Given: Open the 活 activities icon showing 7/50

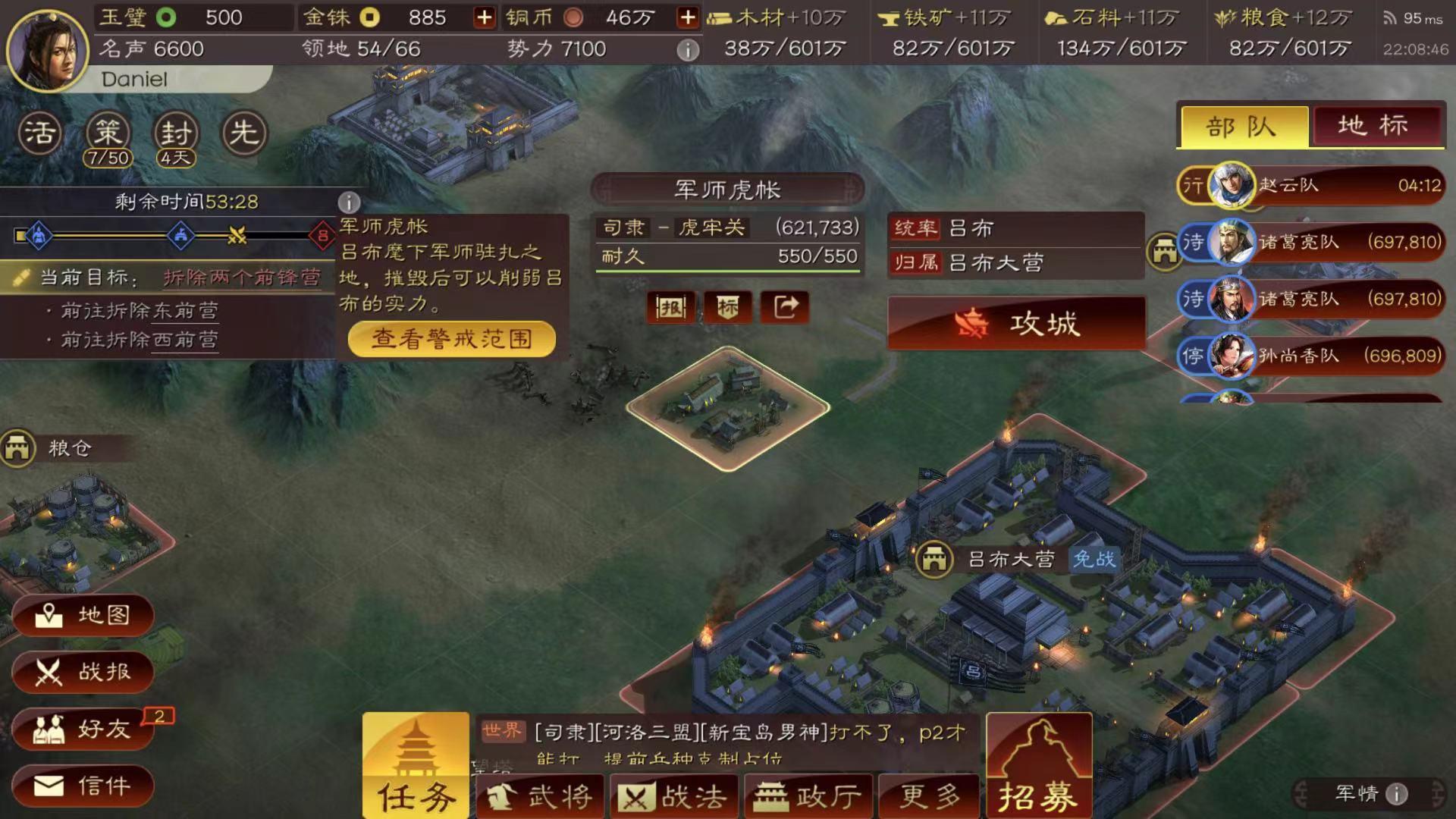Looking at the screenshot, I should coord(42,133).
